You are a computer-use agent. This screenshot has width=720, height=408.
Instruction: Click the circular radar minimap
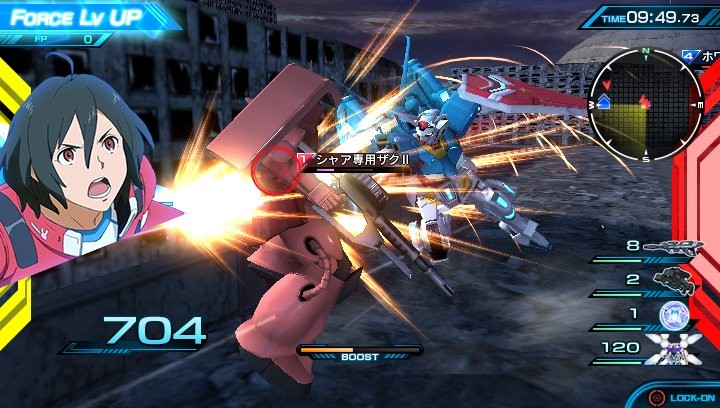645,104
